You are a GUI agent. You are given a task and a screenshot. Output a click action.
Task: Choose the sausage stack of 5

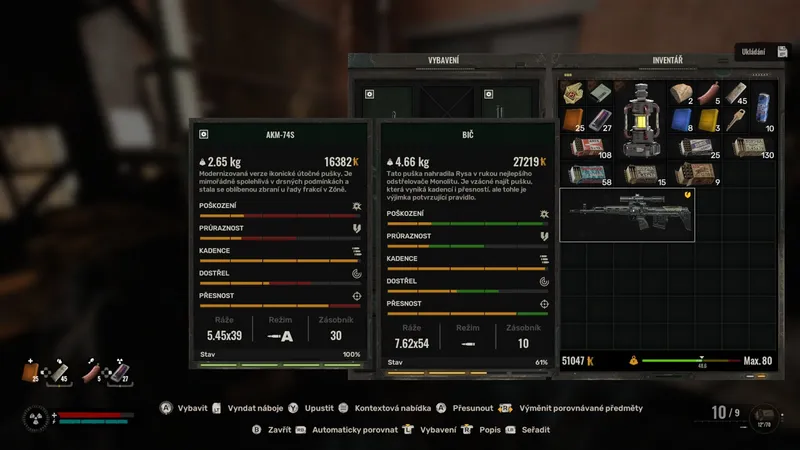[708, 93]
